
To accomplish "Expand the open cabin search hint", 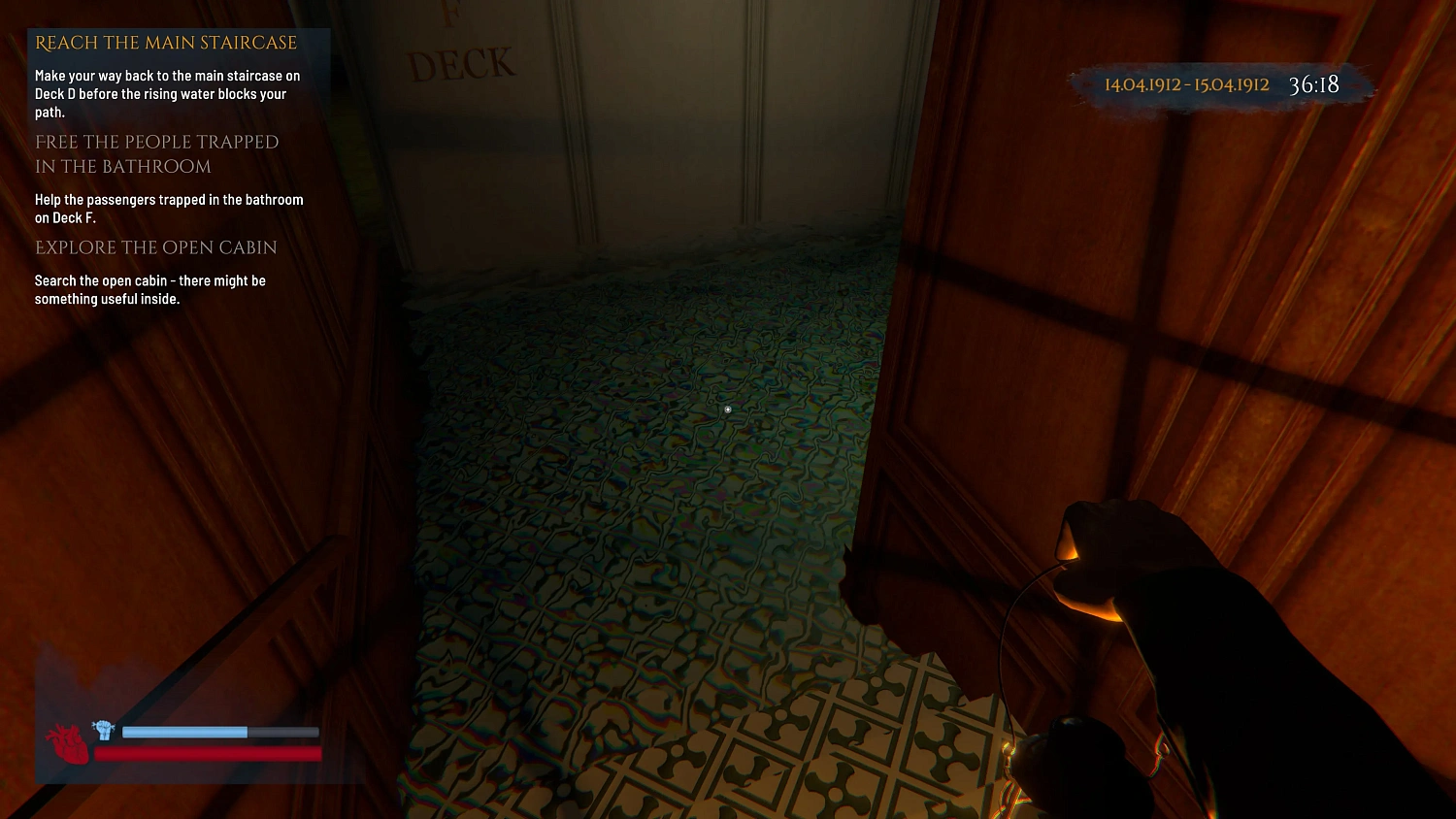I will pos(150,289).
